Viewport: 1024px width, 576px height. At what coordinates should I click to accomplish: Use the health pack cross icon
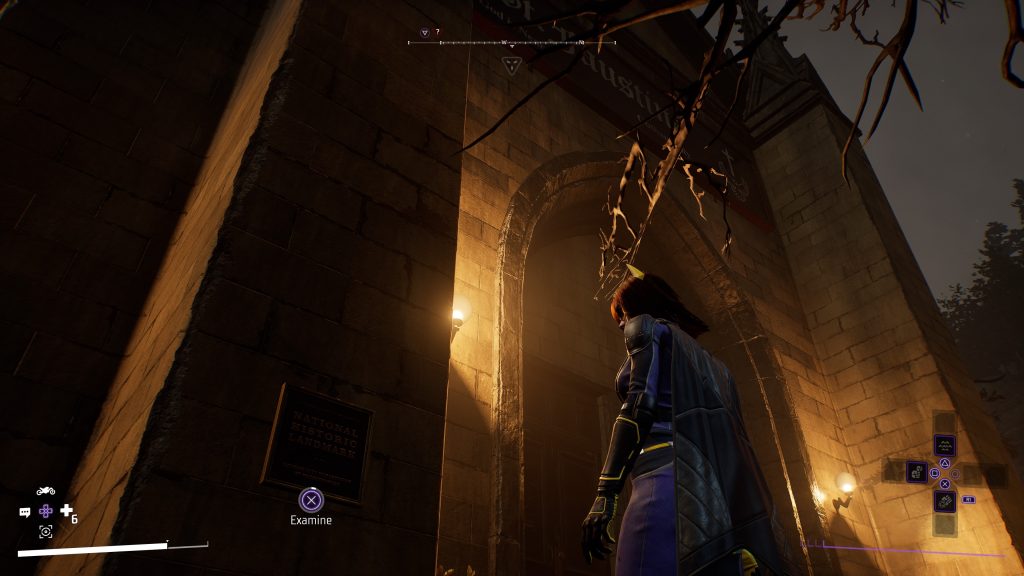(67, 512)
